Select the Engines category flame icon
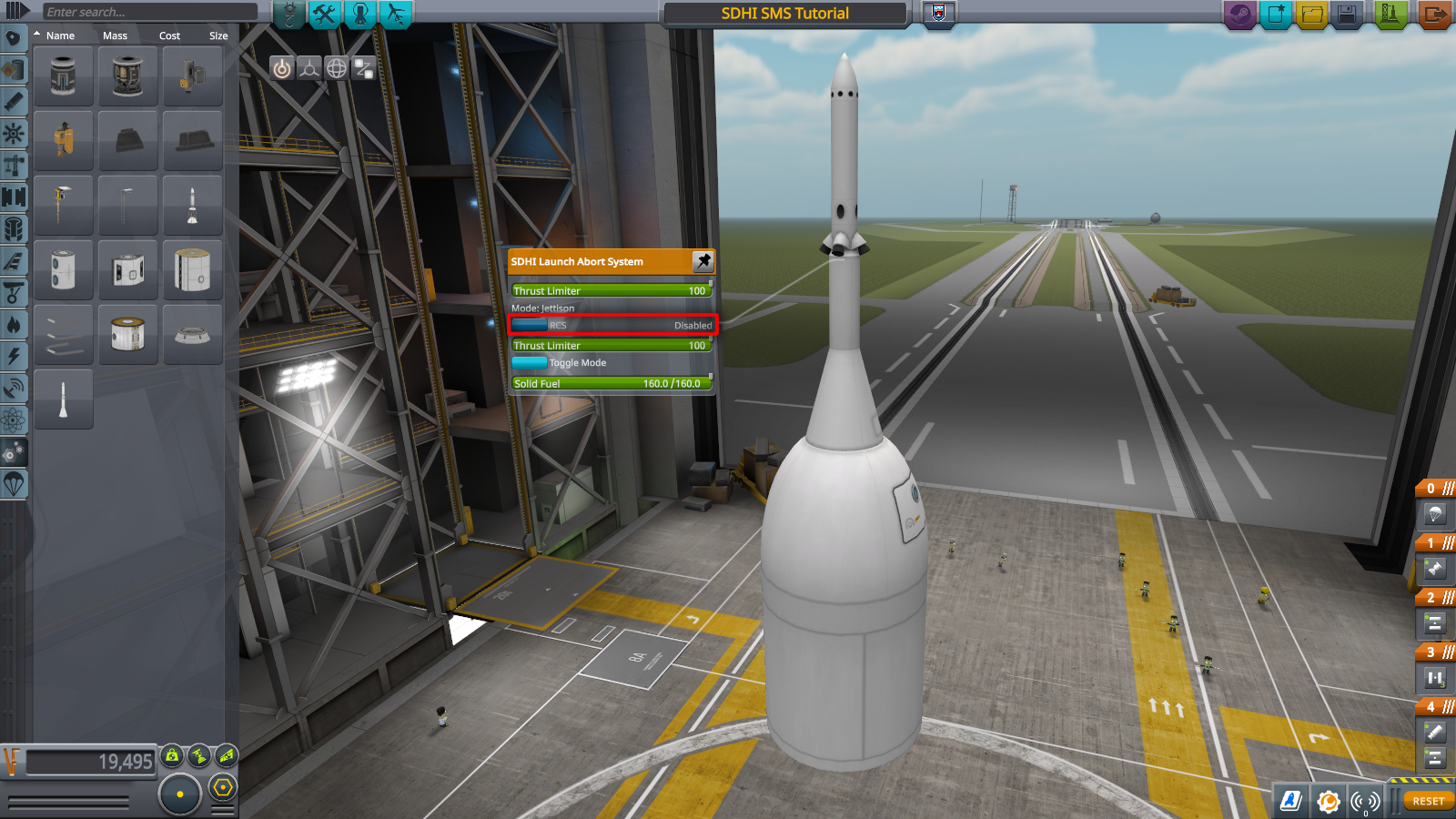The height and width of the screenshot is (819, 1456). tap(14, 325)
